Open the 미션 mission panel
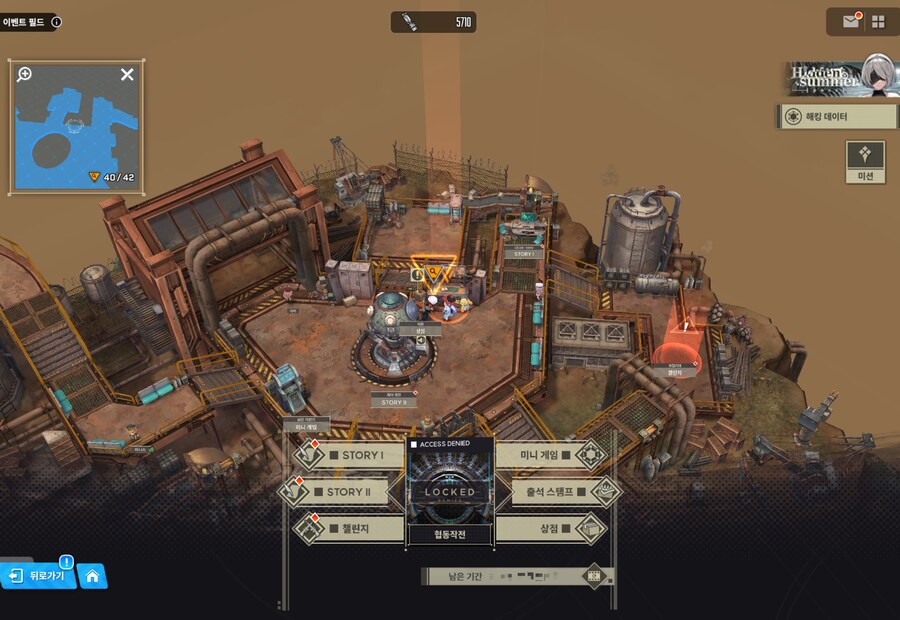Screen dimensions: 900x620 tap(865, 162)
